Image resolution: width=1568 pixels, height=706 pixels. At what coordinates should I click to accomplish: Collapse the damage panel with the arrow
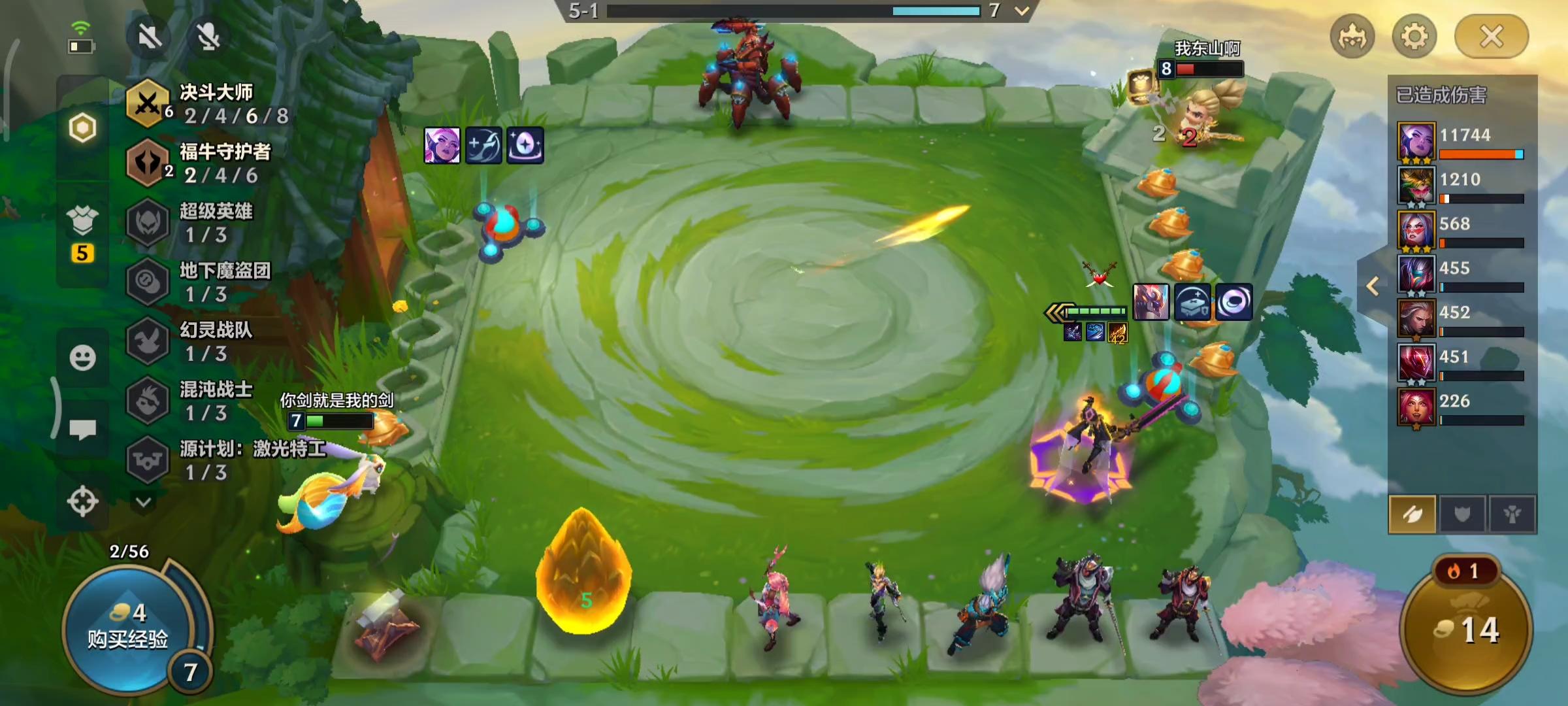pyautogui.click(x=1373, y=286)
